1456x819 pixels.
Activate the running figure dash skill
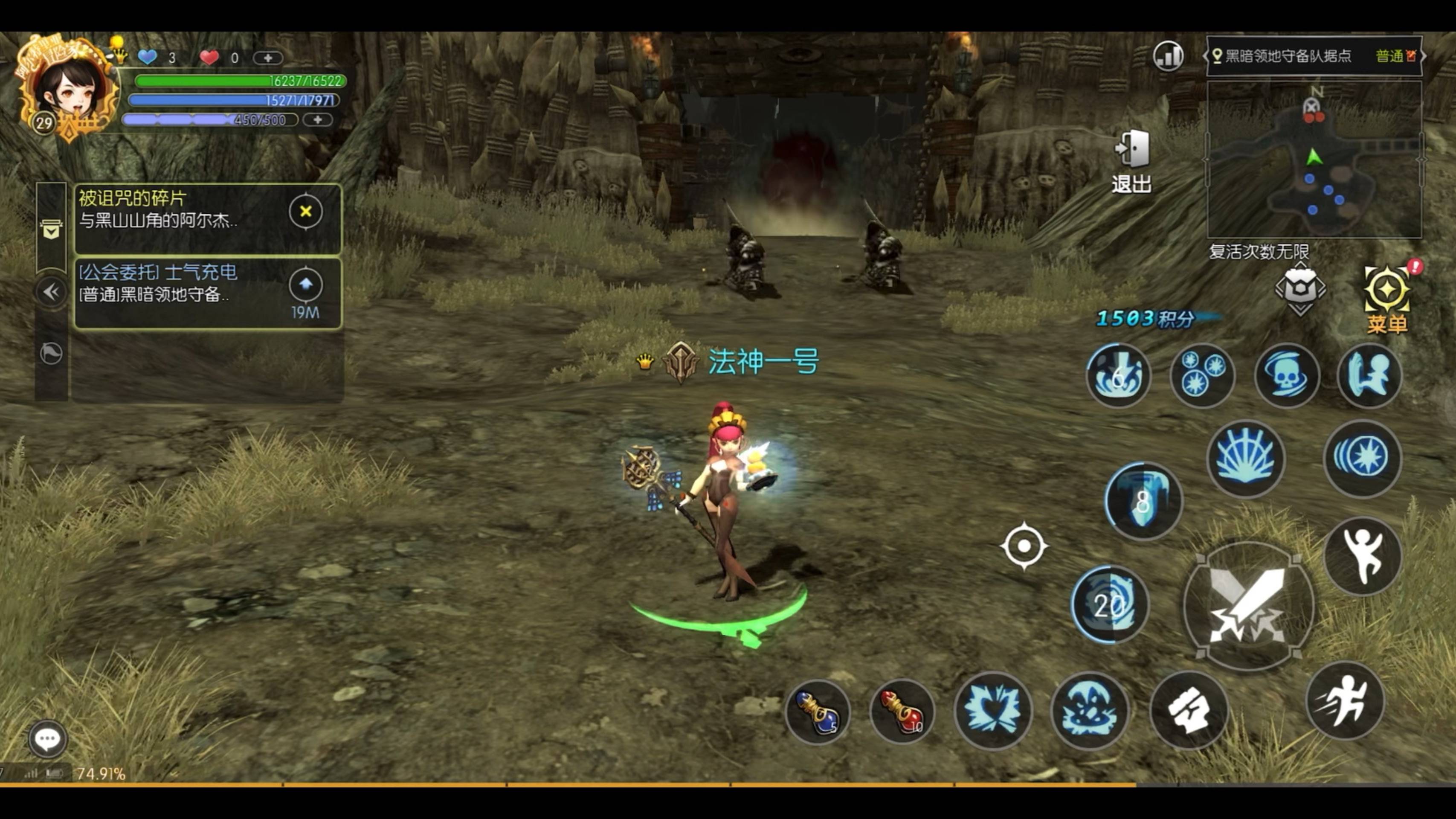coord(1345,701)
